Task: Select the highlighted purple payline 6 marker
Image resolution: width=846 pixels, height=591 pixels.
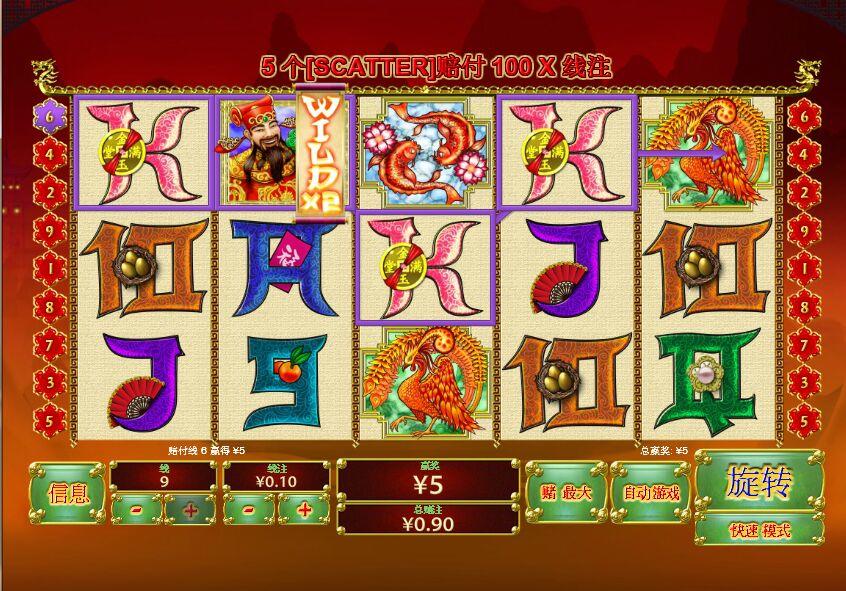Action: tap(50, 115)
